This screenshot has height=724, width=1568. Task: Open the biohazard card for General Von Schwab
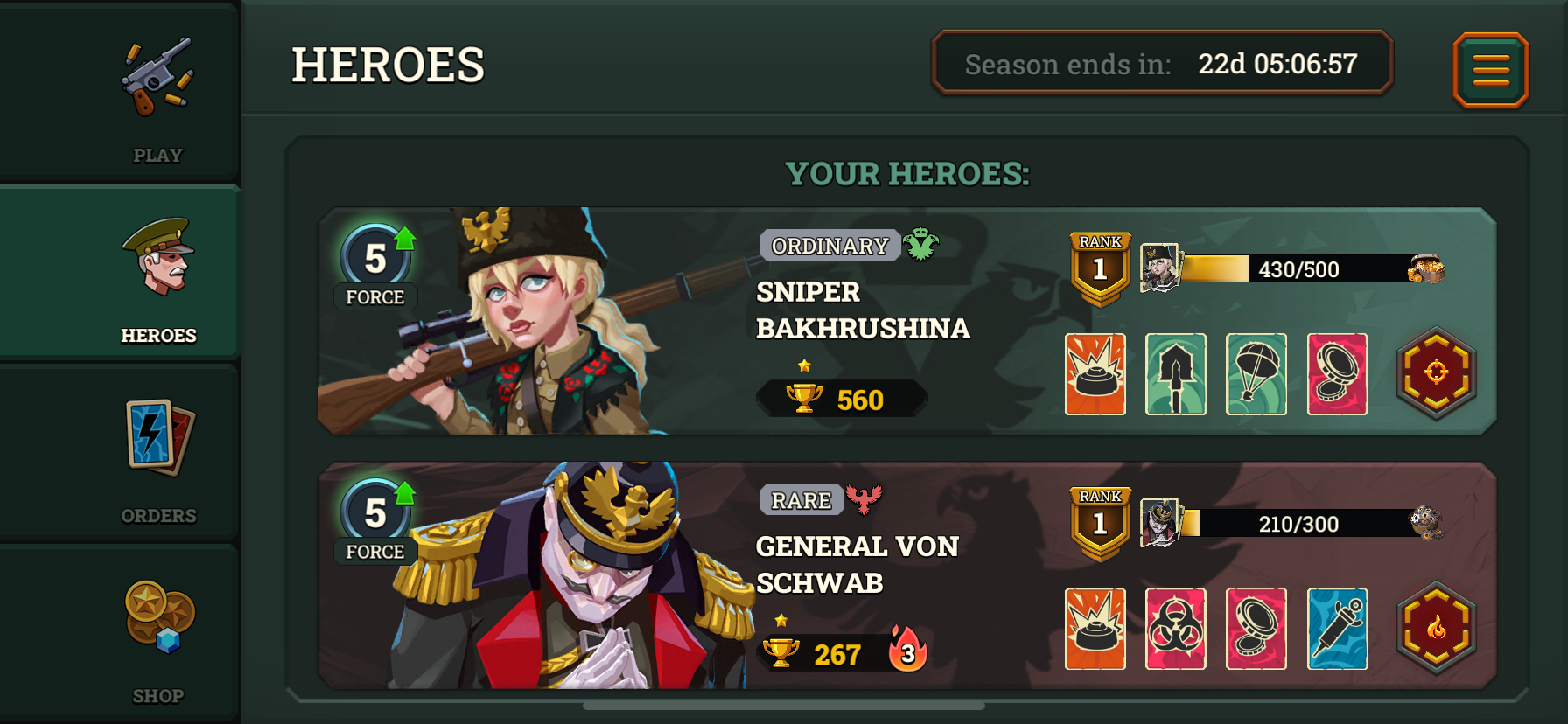(1175, 629)
